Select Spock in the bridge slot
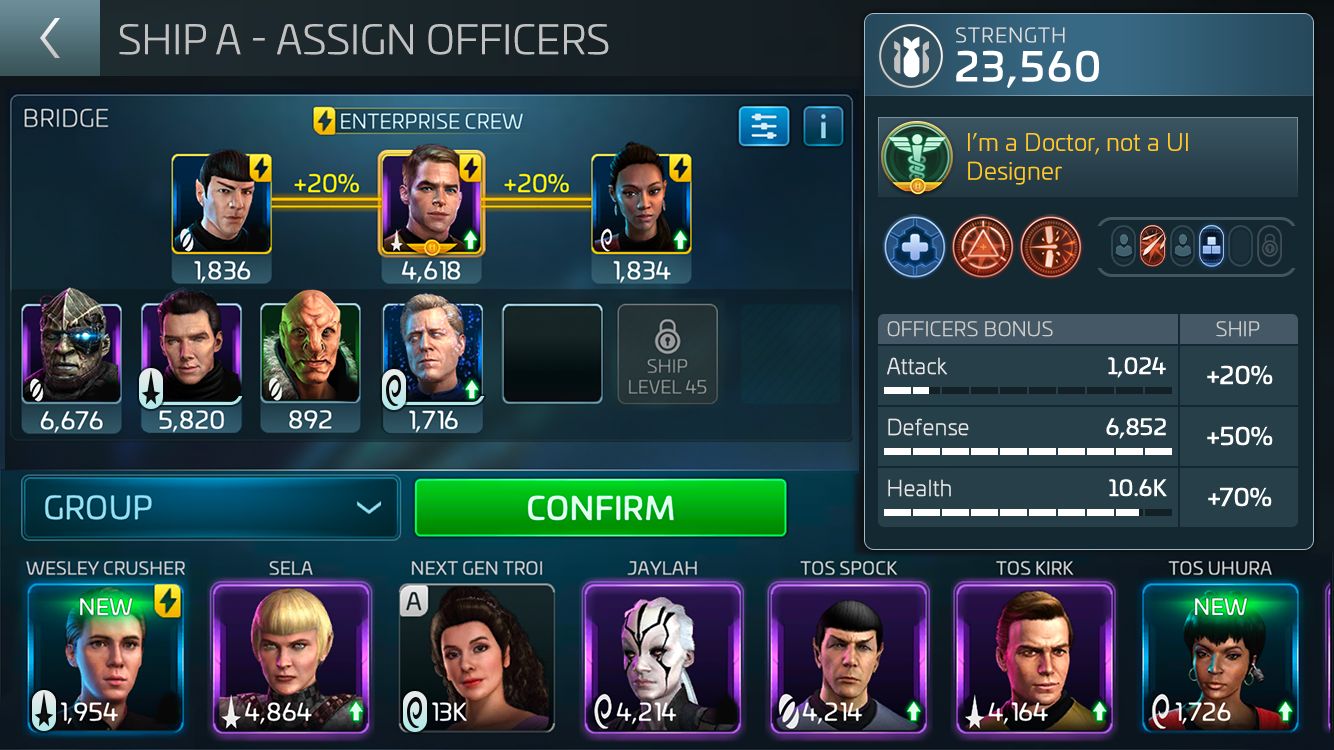This screenshot has width=1334, height=750. click(221, 204)
